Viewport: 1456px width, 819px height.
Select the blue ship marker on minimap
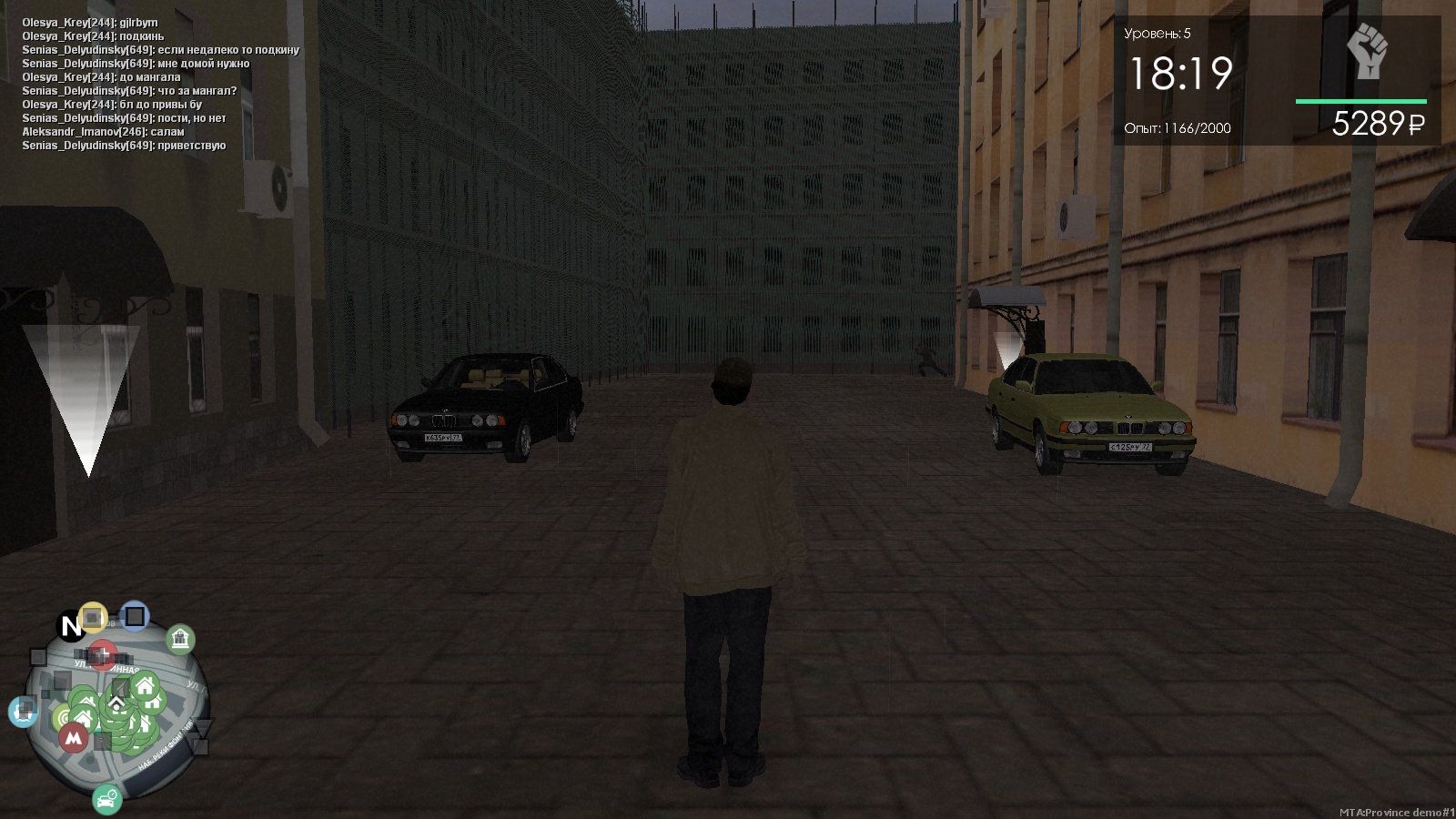23,711
